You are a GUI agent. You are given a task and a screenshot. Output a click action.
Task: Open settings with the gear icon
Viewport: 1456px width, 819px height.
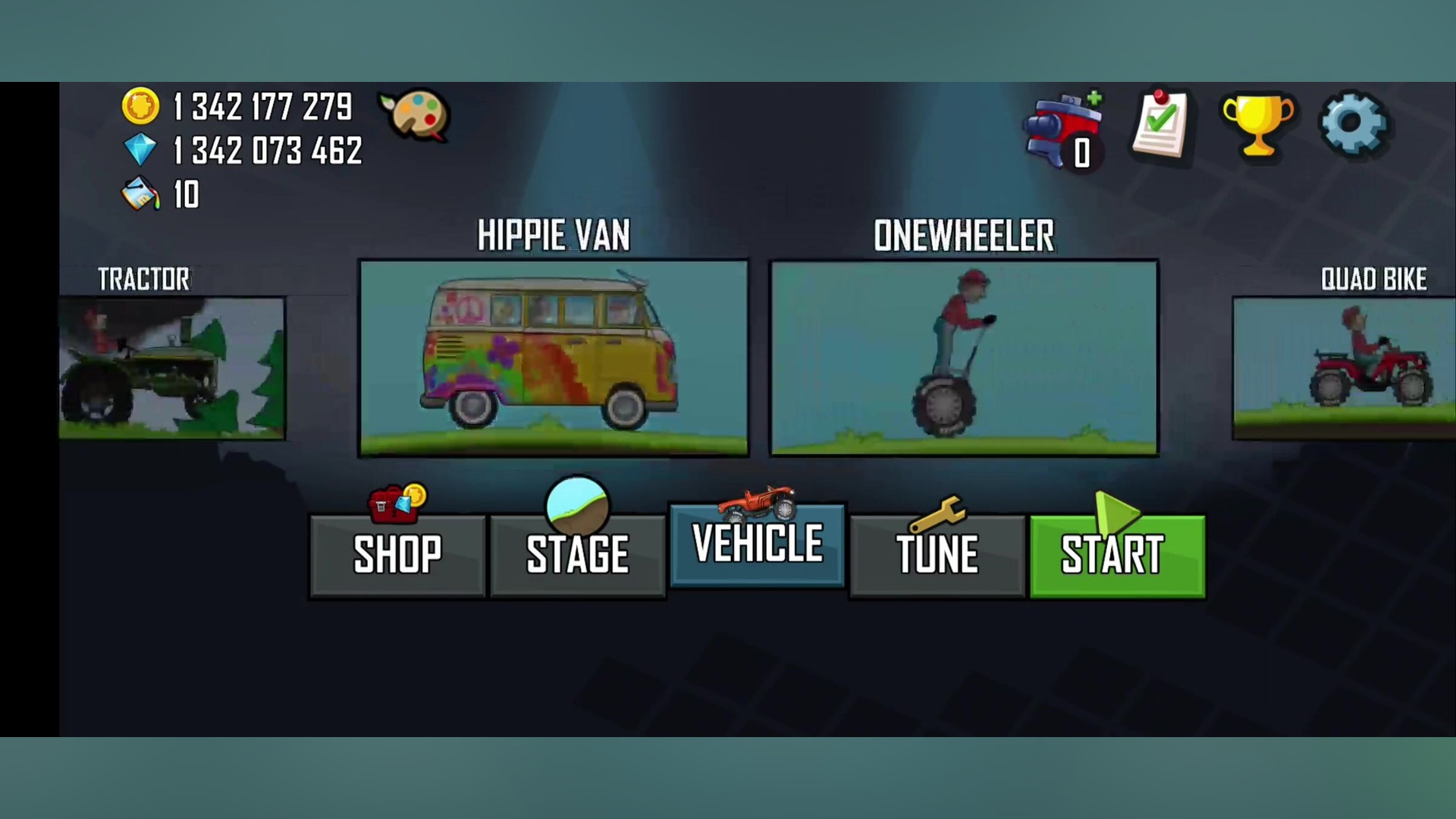1354,125
